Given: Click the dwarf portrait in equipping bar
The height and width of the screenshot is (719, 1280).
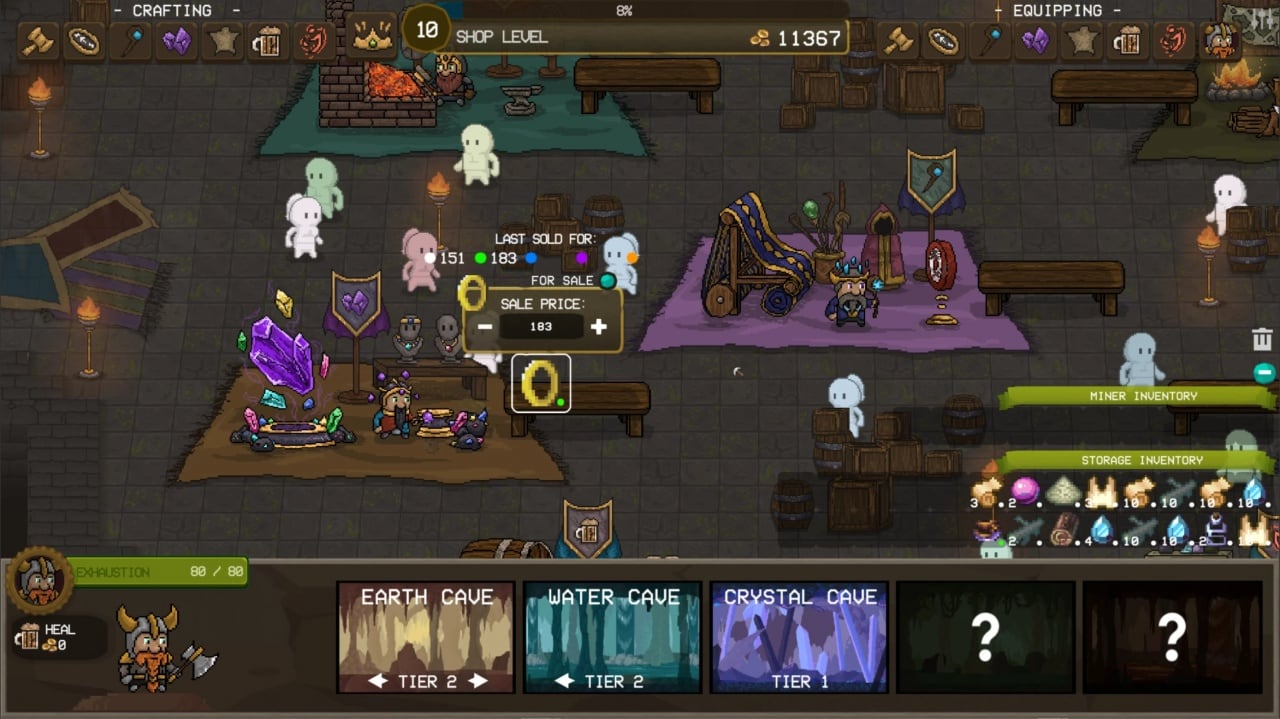Looking at the screenshot, I should 1220,41.
